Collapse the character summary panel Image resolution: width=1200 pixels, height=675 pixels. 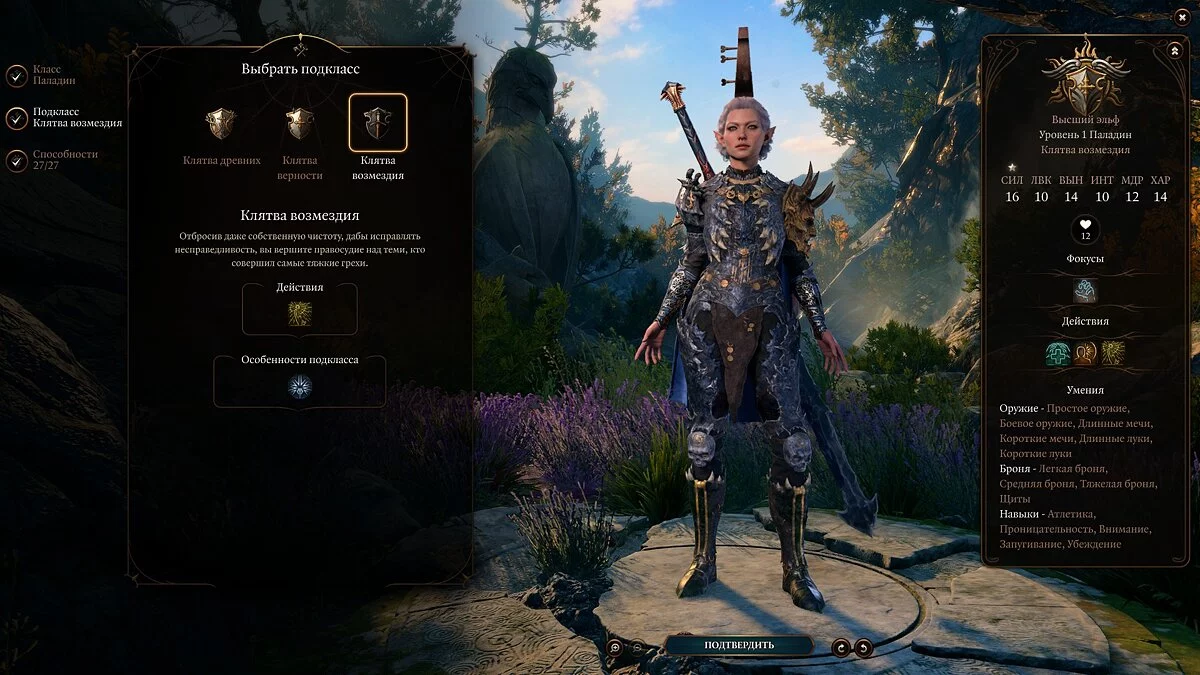point(1174,50)
